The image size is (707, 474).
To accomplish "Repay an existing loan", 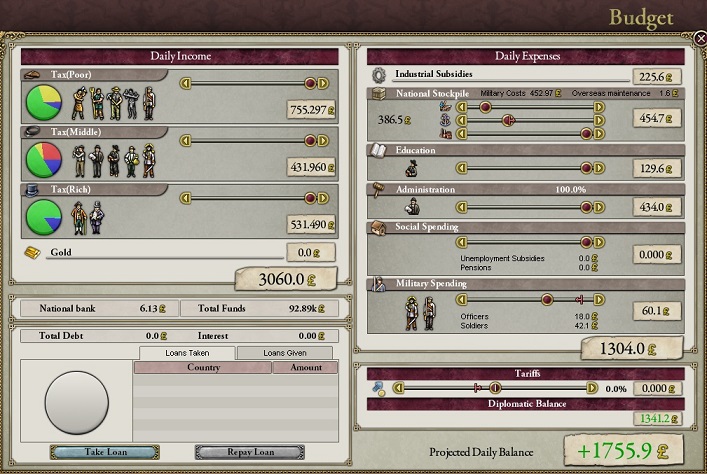I will pos(250,452).
